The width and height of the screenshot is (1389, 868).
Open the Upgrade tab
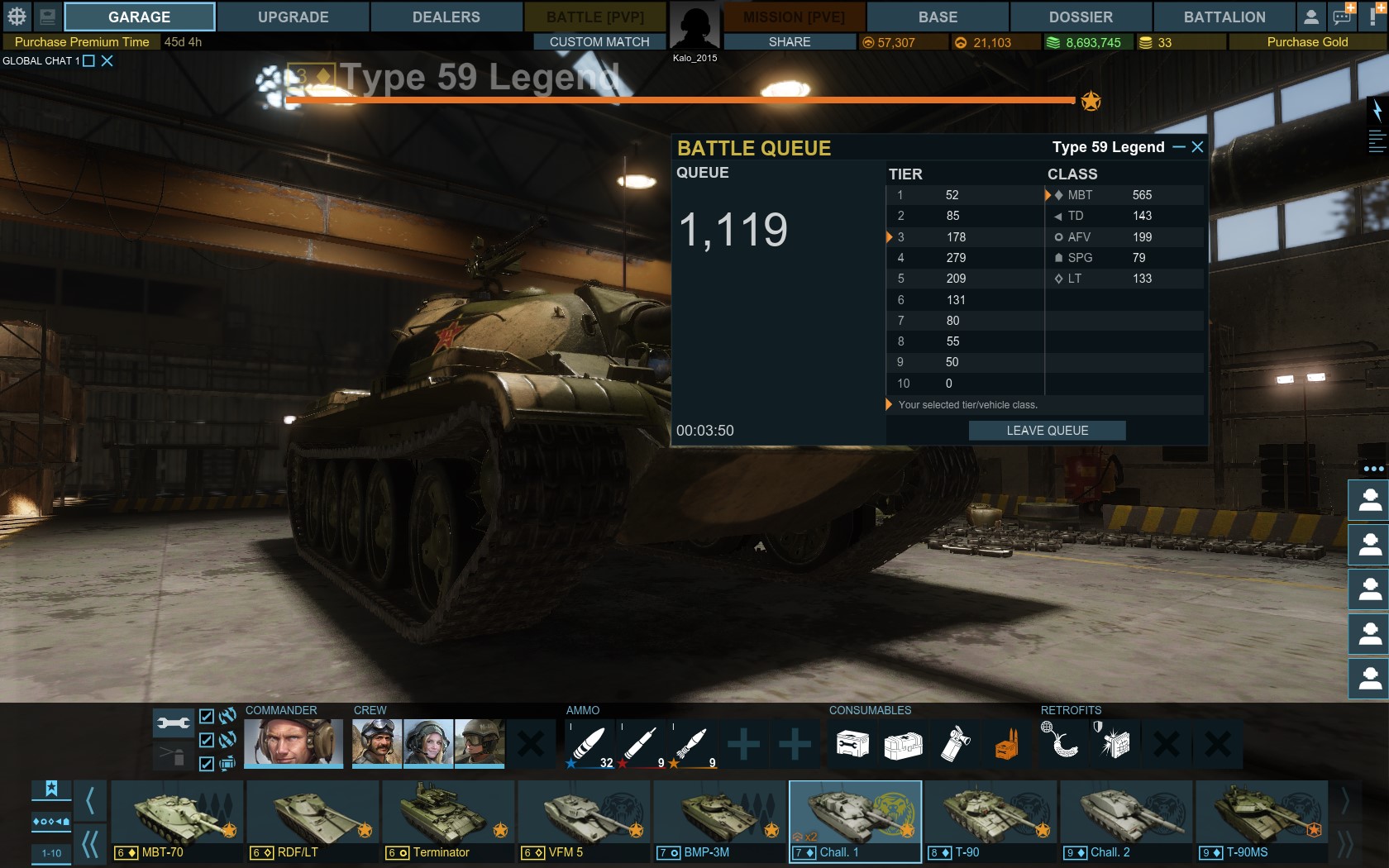(x=293, y=17)
